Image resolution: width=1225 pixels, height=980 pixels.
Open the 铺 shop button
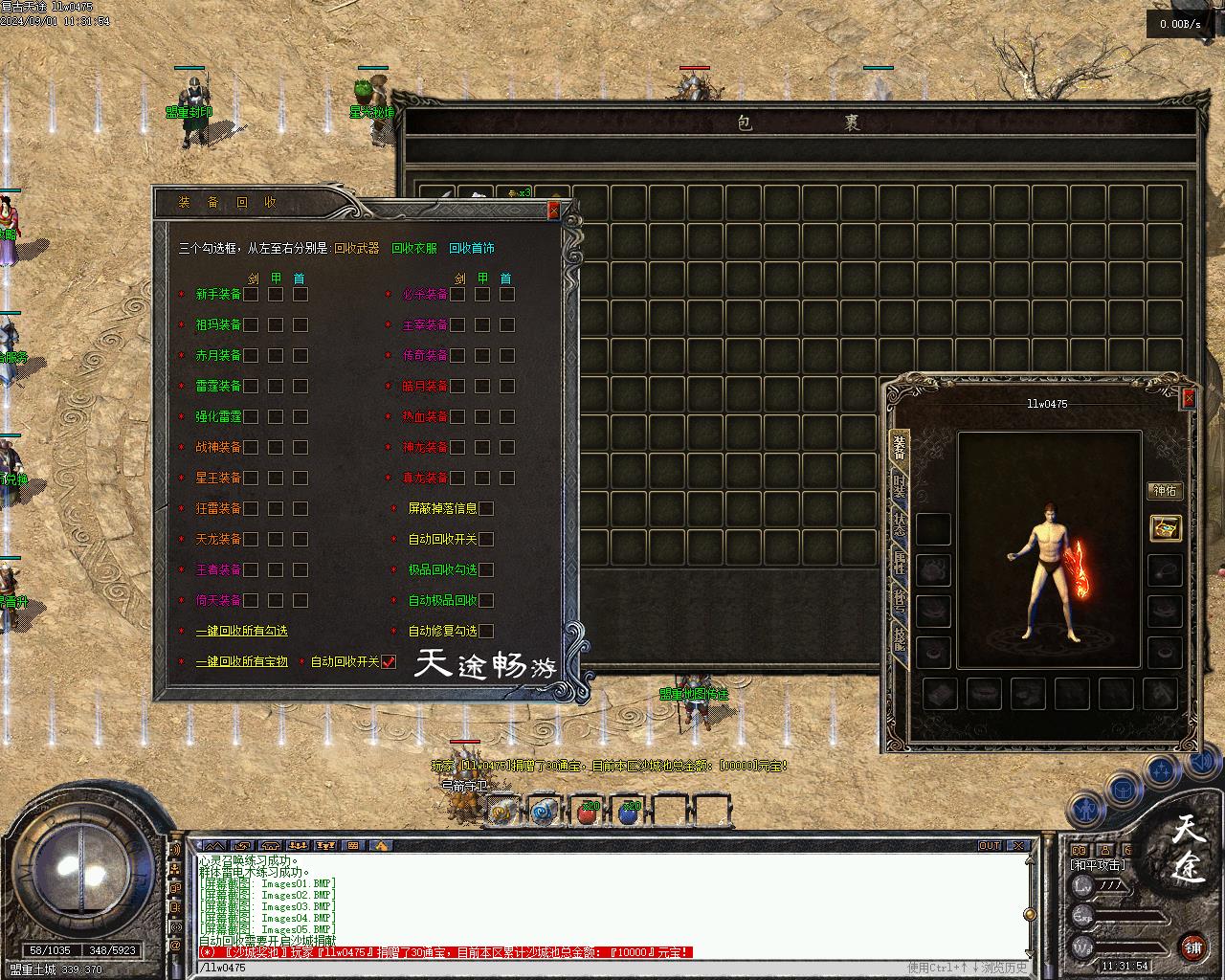(x=1192, y=947)
